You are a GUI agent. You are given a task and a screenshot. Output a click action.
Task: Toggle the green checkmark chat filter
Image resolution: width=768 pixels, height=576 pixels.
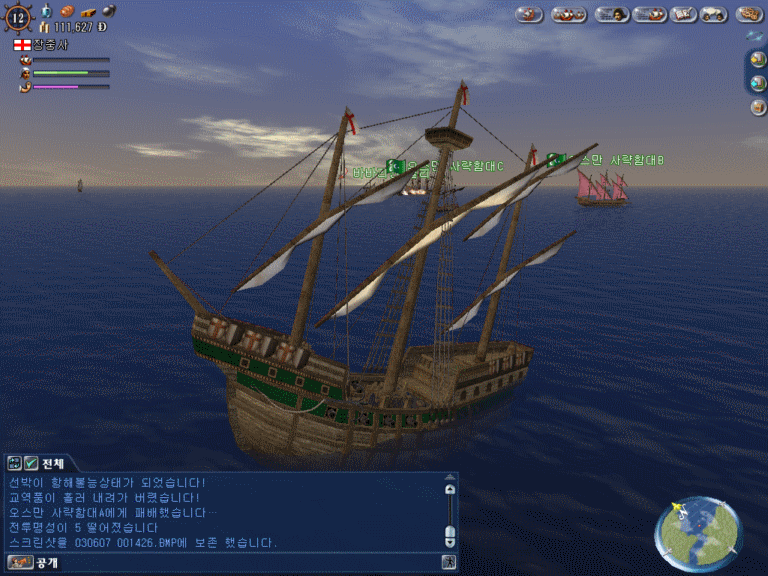[x=31, y=463]
